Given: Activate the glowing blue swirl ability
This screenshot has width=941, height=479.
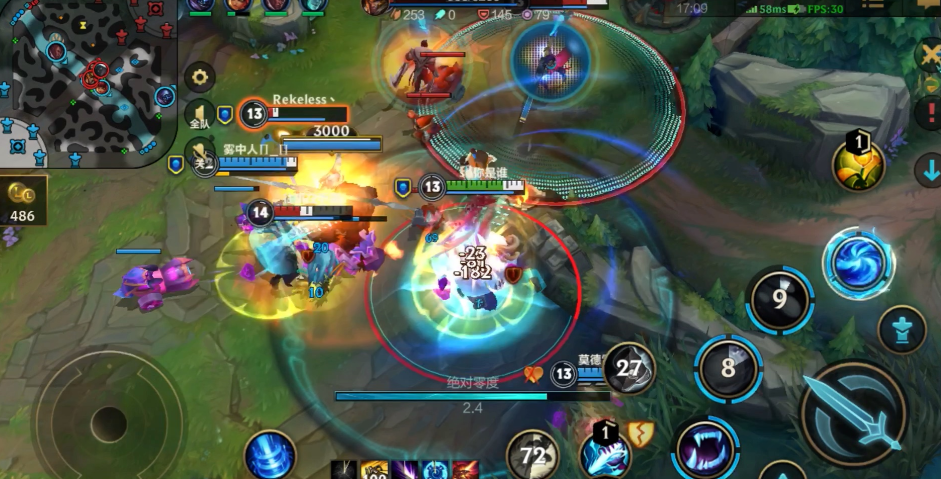Looking at the screenshot, I should (x=858, y=263).
